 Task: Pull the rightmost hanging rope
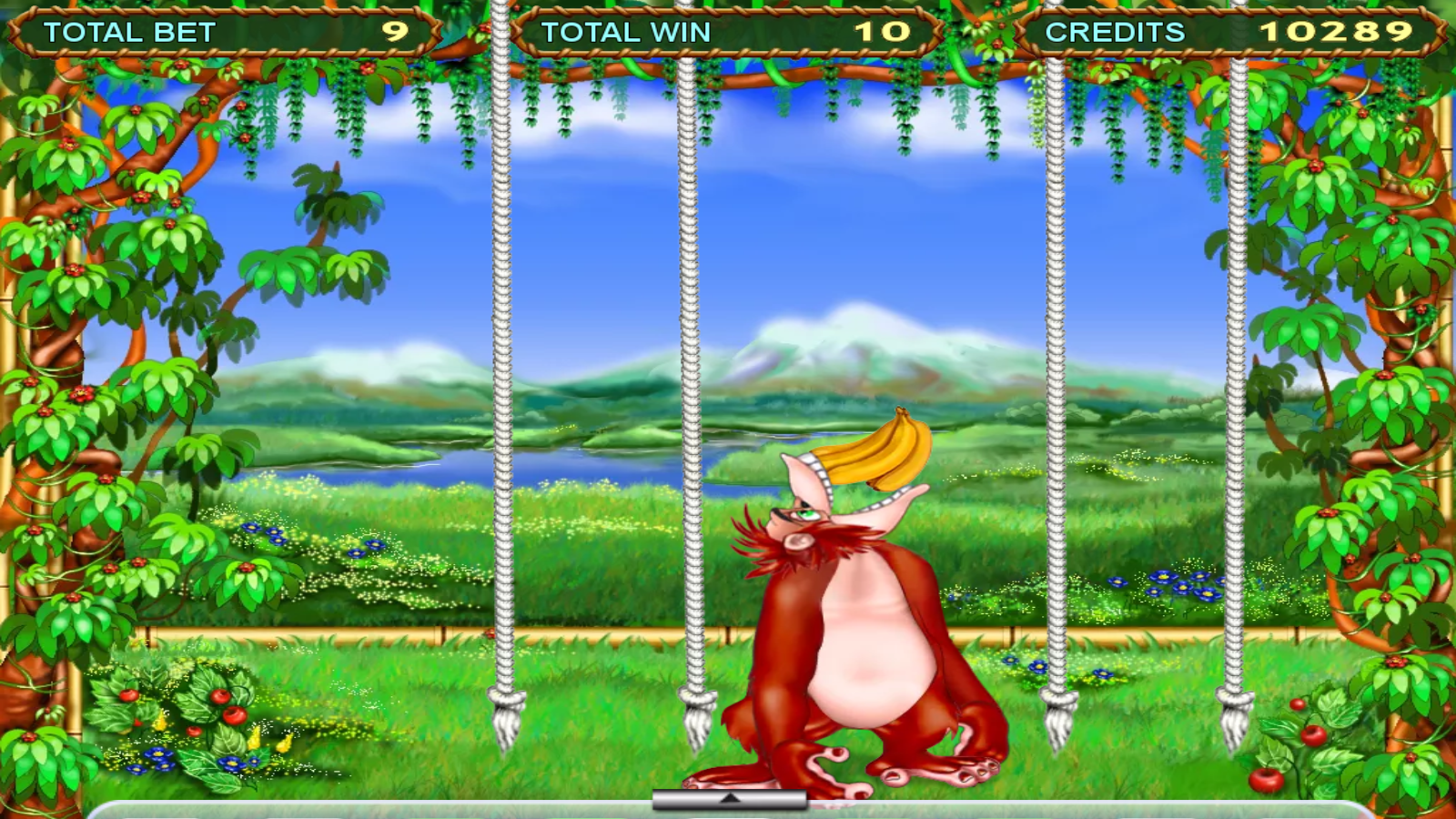[1238, 364]
